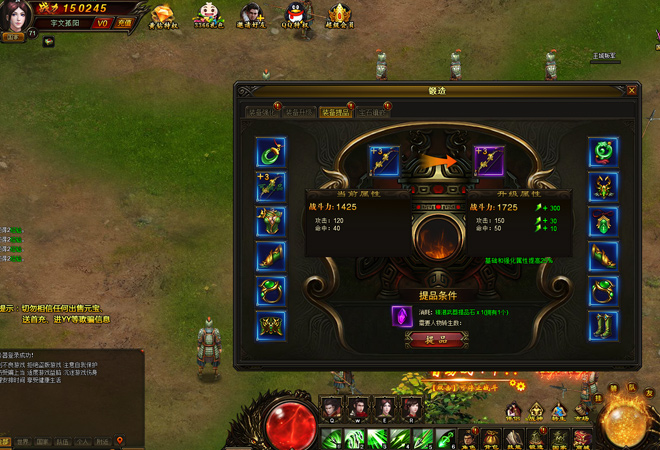Select the current +3 weapon slot
The image size is (660, 450).
click(x=384, y=160)
